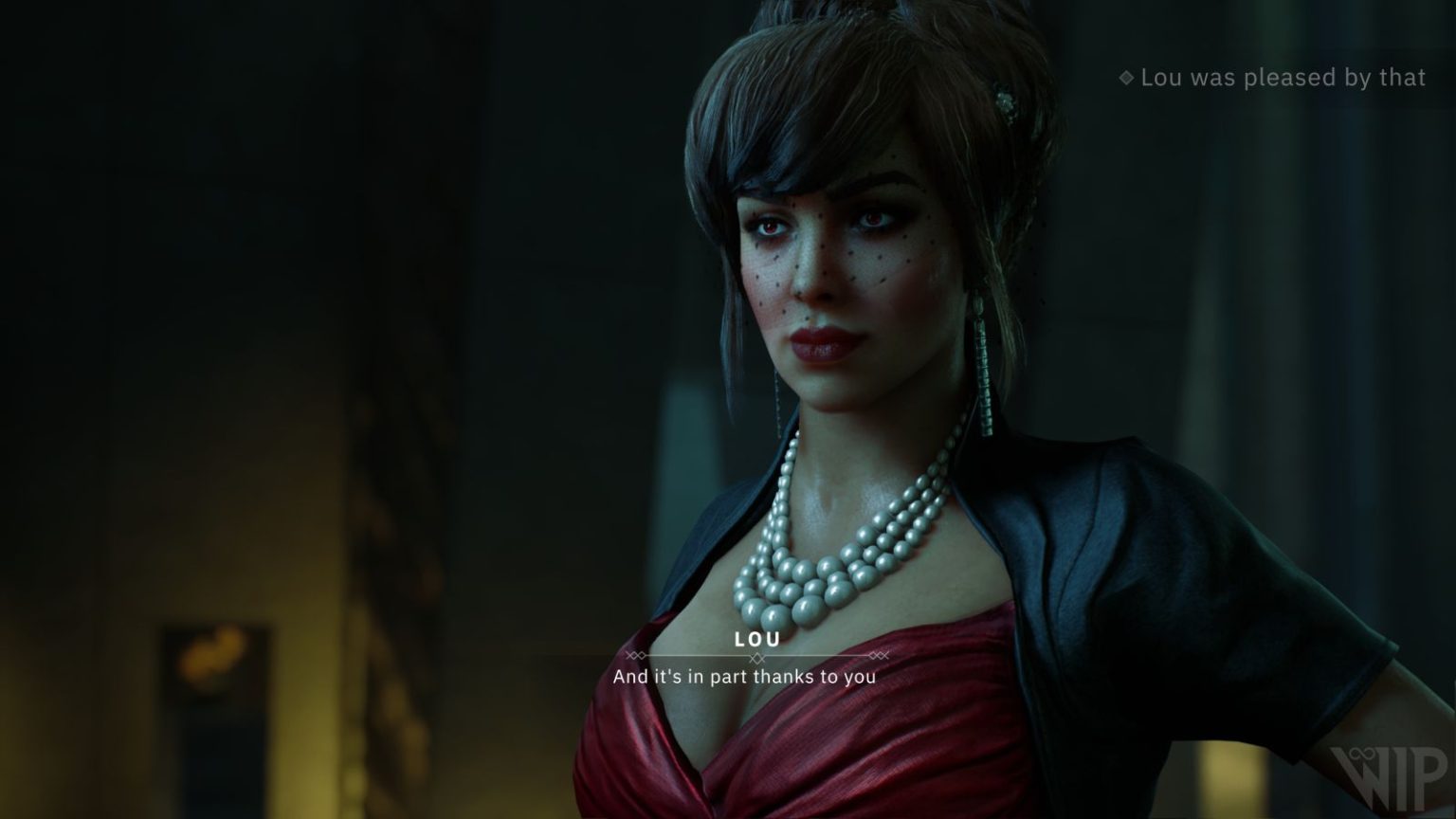Select the small diamond ornament under LOU's name

pyautogui.click(x=756, y=659)
